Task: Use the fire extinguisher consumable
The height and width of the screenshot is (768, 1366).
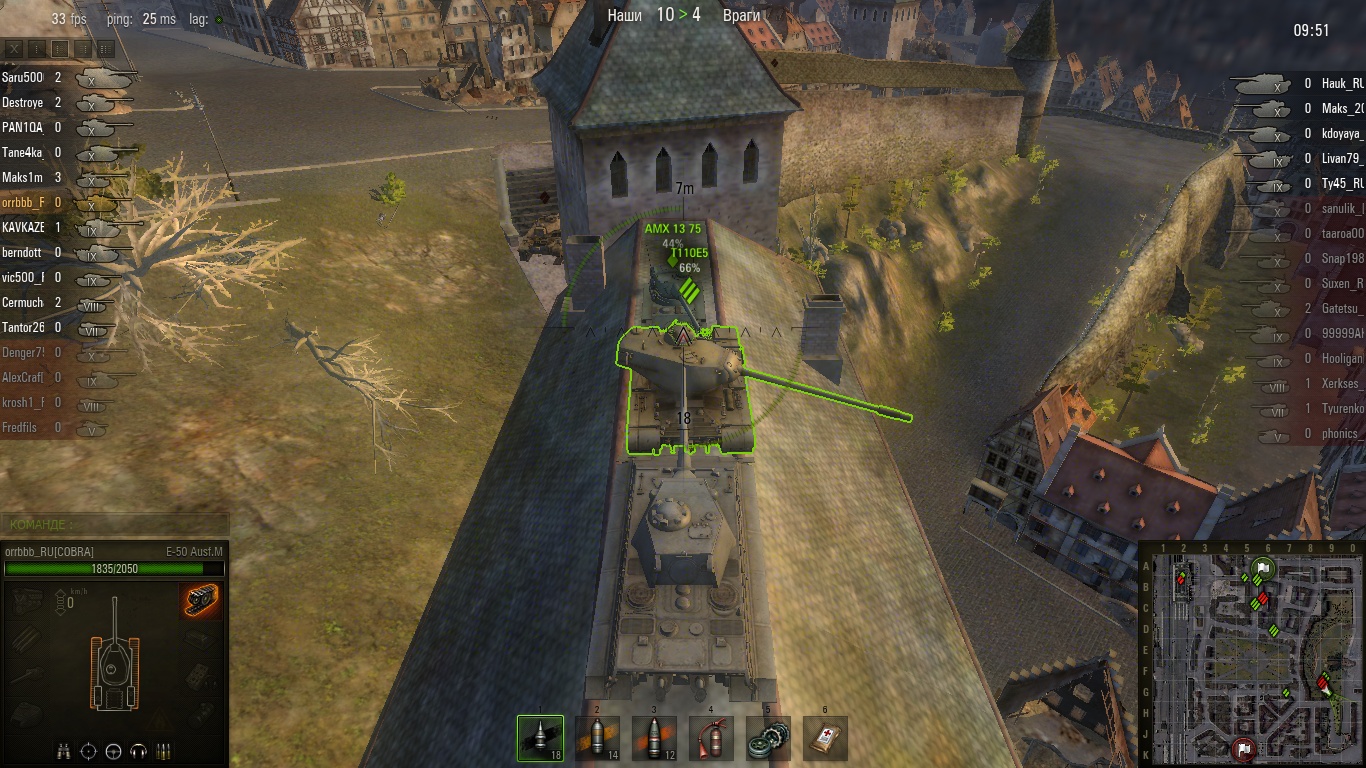Action: pyautogui.click(x=711, y=738)
